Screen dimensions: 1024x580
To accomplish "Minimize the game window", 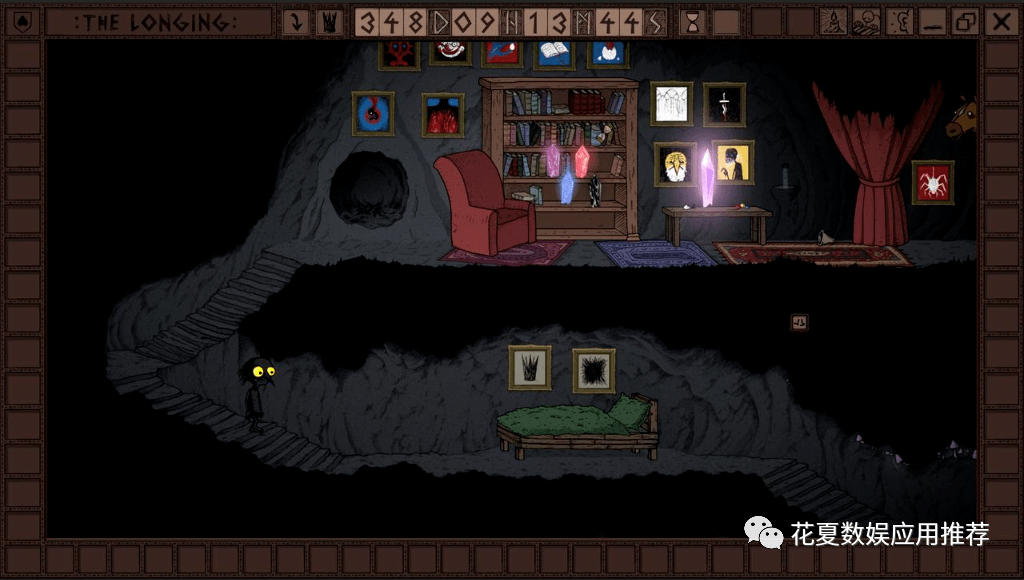I will pyautogui.click(x=932, y=21).
